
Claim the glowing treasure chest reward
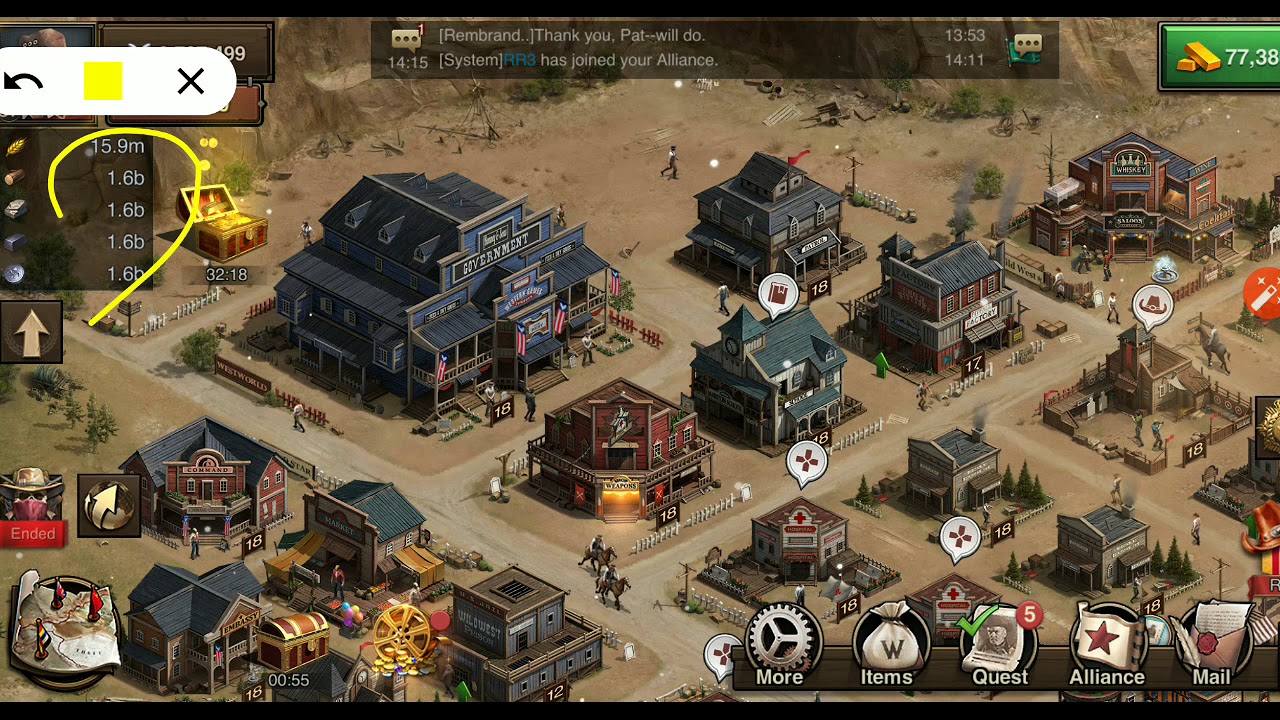(x=224, y=222)
